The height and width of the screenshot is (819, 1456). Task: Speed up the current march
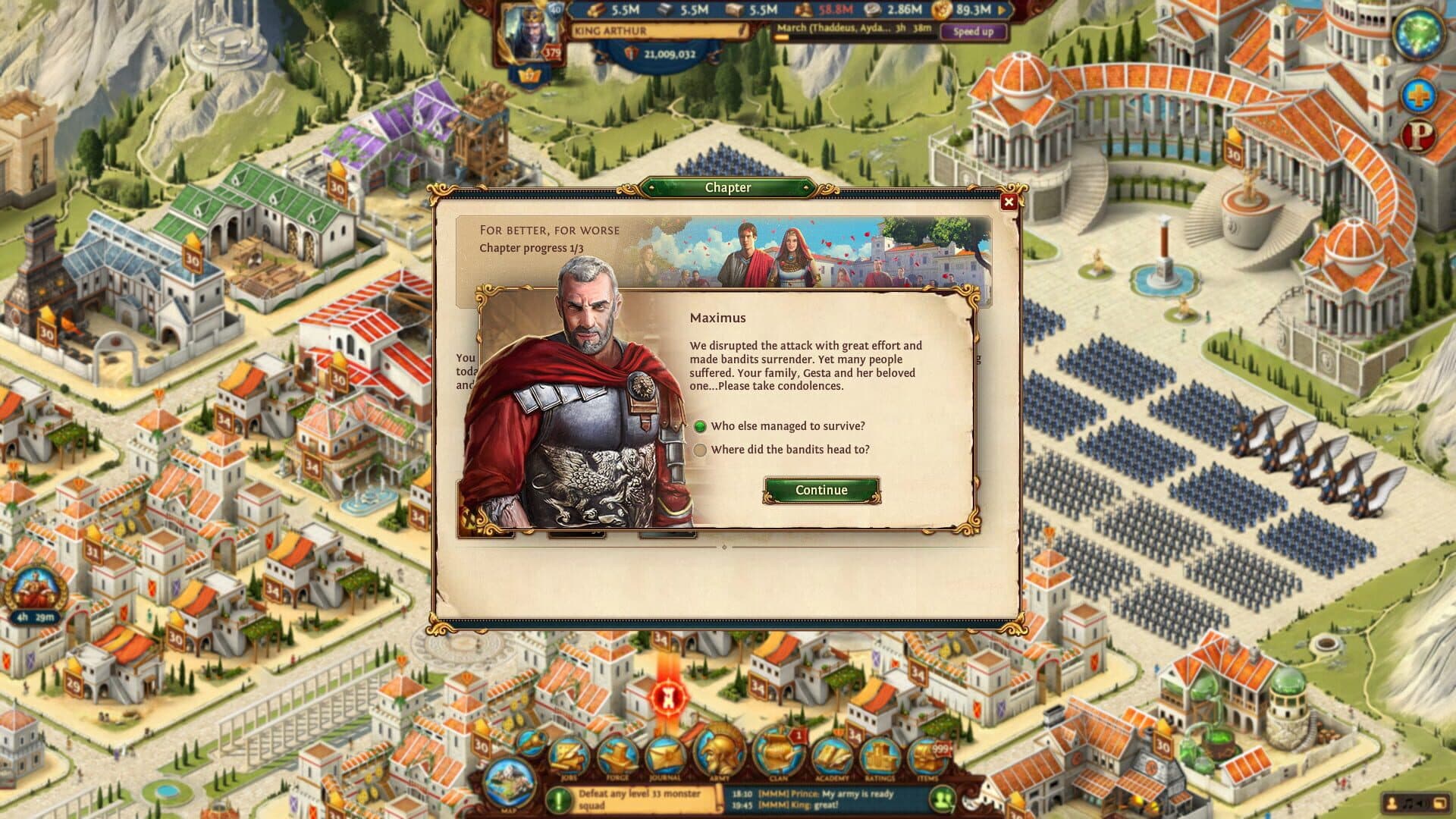click(973, 32)
